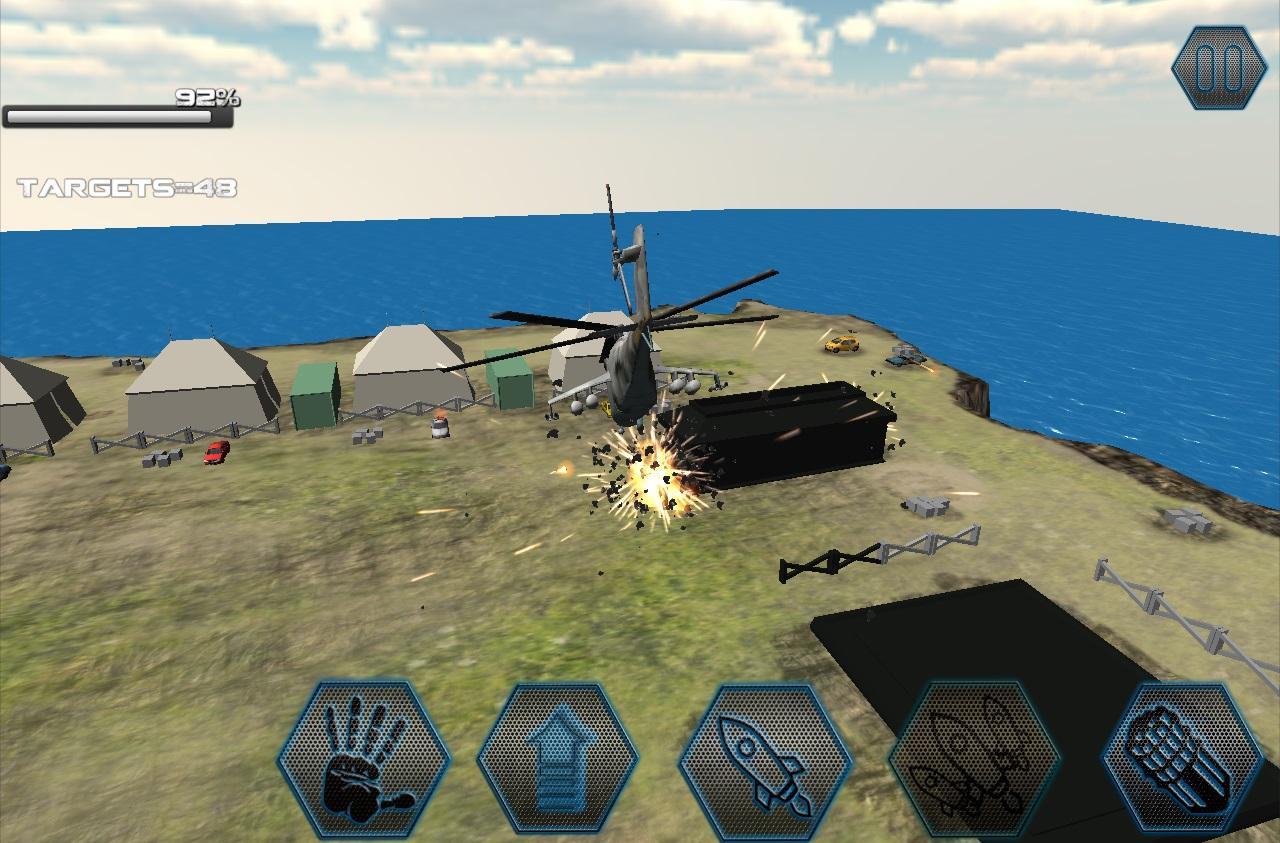Tap the 92% percentage label
This screenshot has width=1280, height=843.
pos(205,99)
